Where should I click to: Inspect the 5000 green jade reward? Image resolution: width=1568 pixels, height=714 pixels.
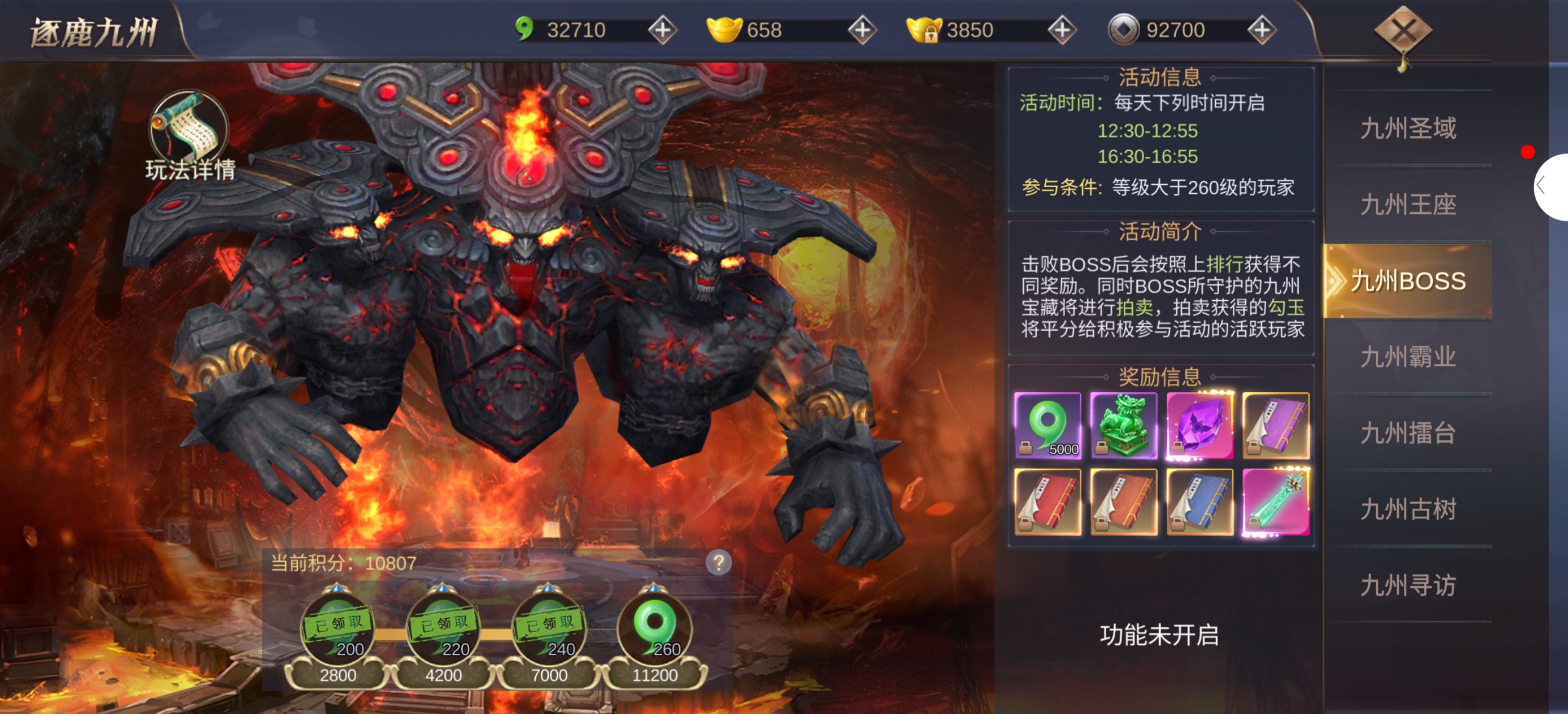pos(1048,426)
